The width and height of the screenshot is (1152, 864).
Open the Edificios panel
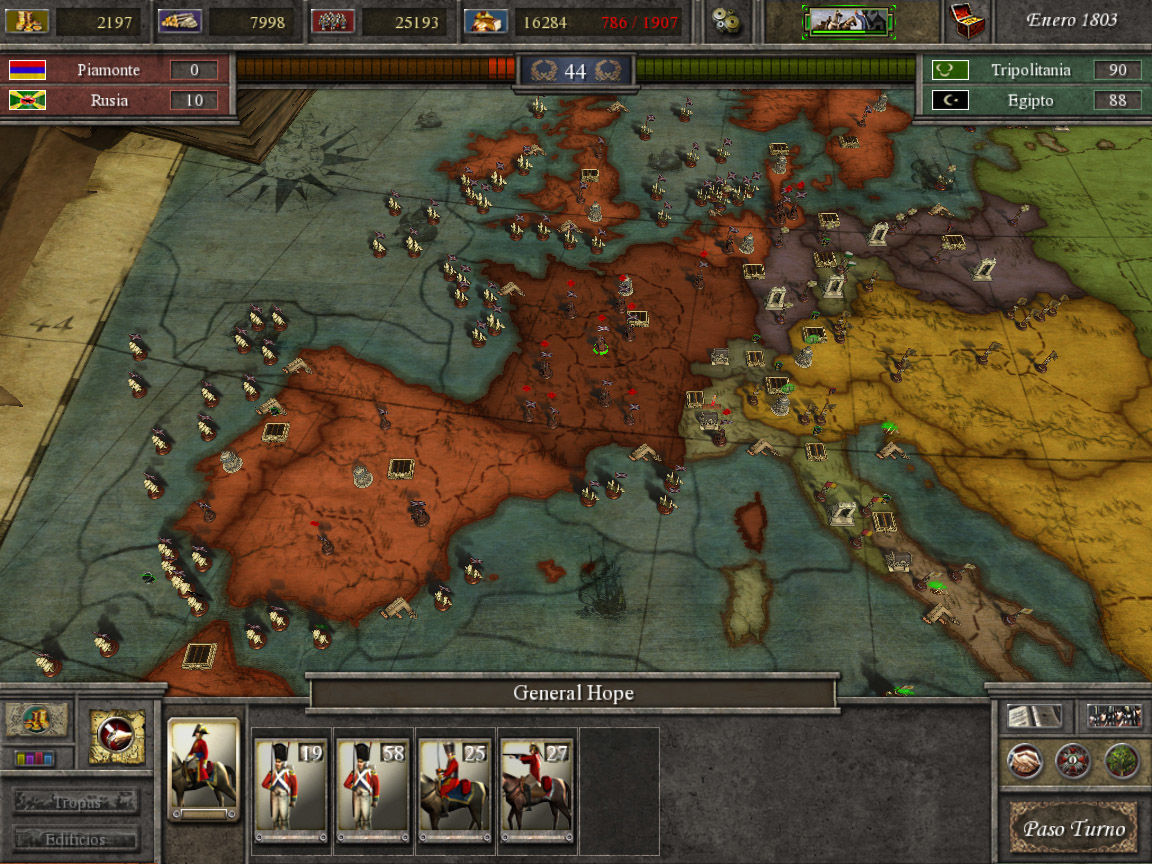(77, 839)
